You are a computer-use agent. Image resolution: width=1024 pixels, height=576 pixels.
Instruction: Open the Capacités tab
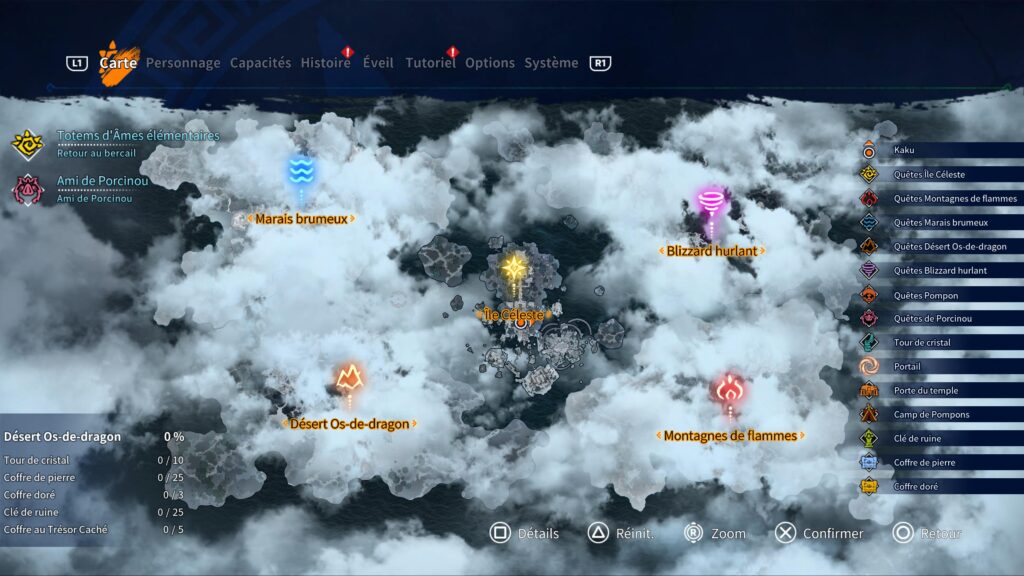pyautogui.click(x=260, y=63)
